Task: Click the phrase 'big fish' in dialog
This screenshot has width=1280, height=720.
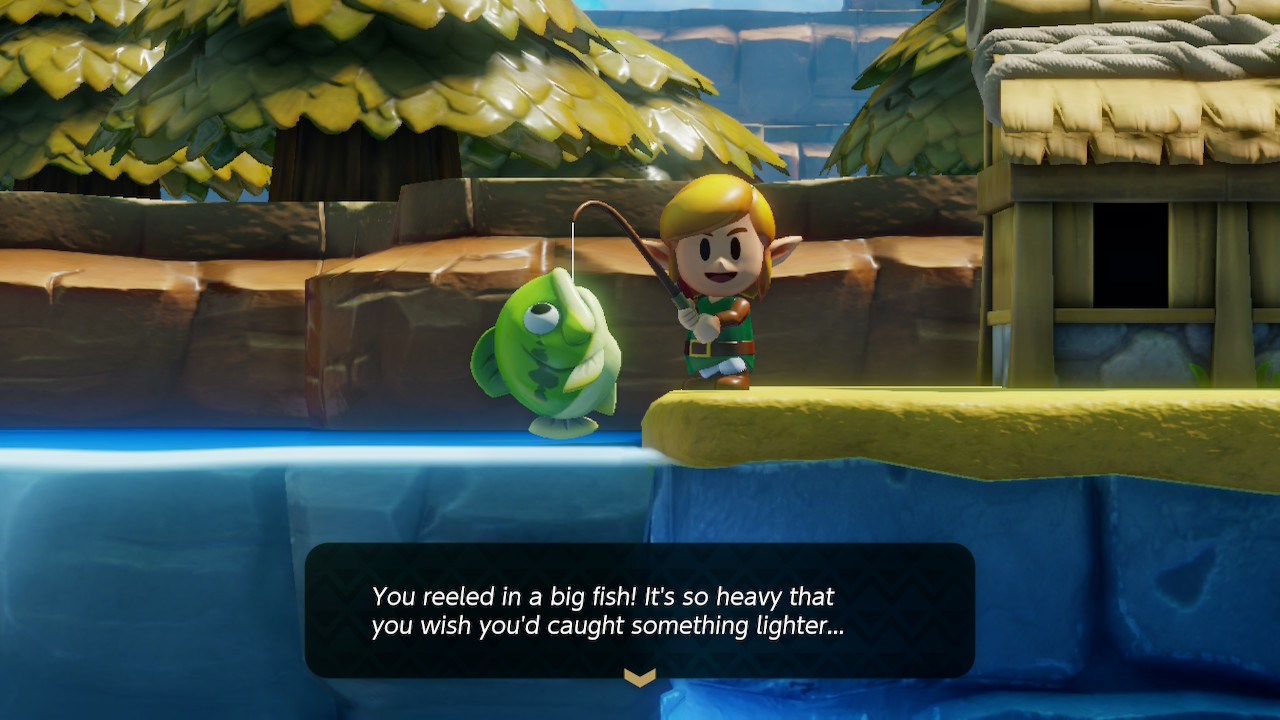Action: [x=590, y=597]
